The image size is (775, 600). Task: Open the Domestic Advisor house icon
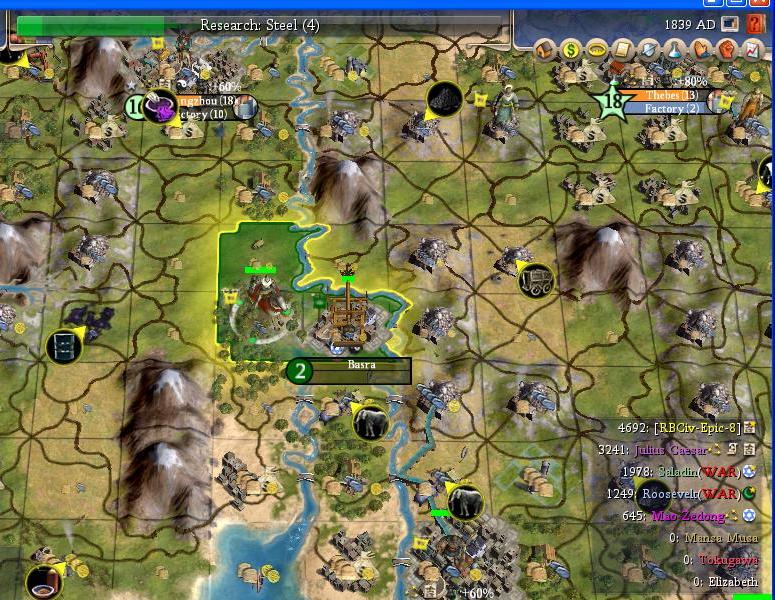point(546,48)
